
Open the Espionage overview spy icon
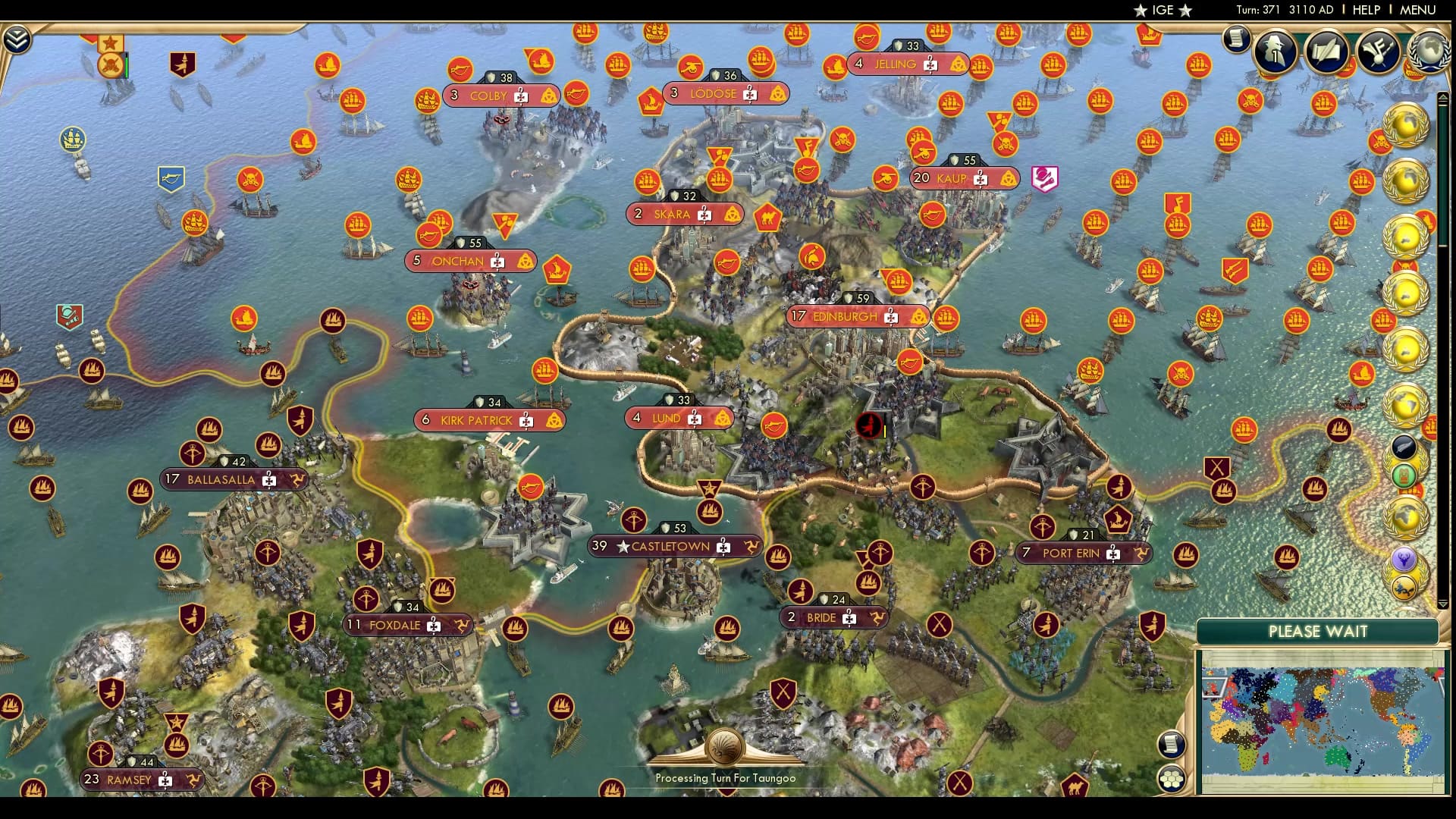pyautogui.click(x=1274, y=52)
